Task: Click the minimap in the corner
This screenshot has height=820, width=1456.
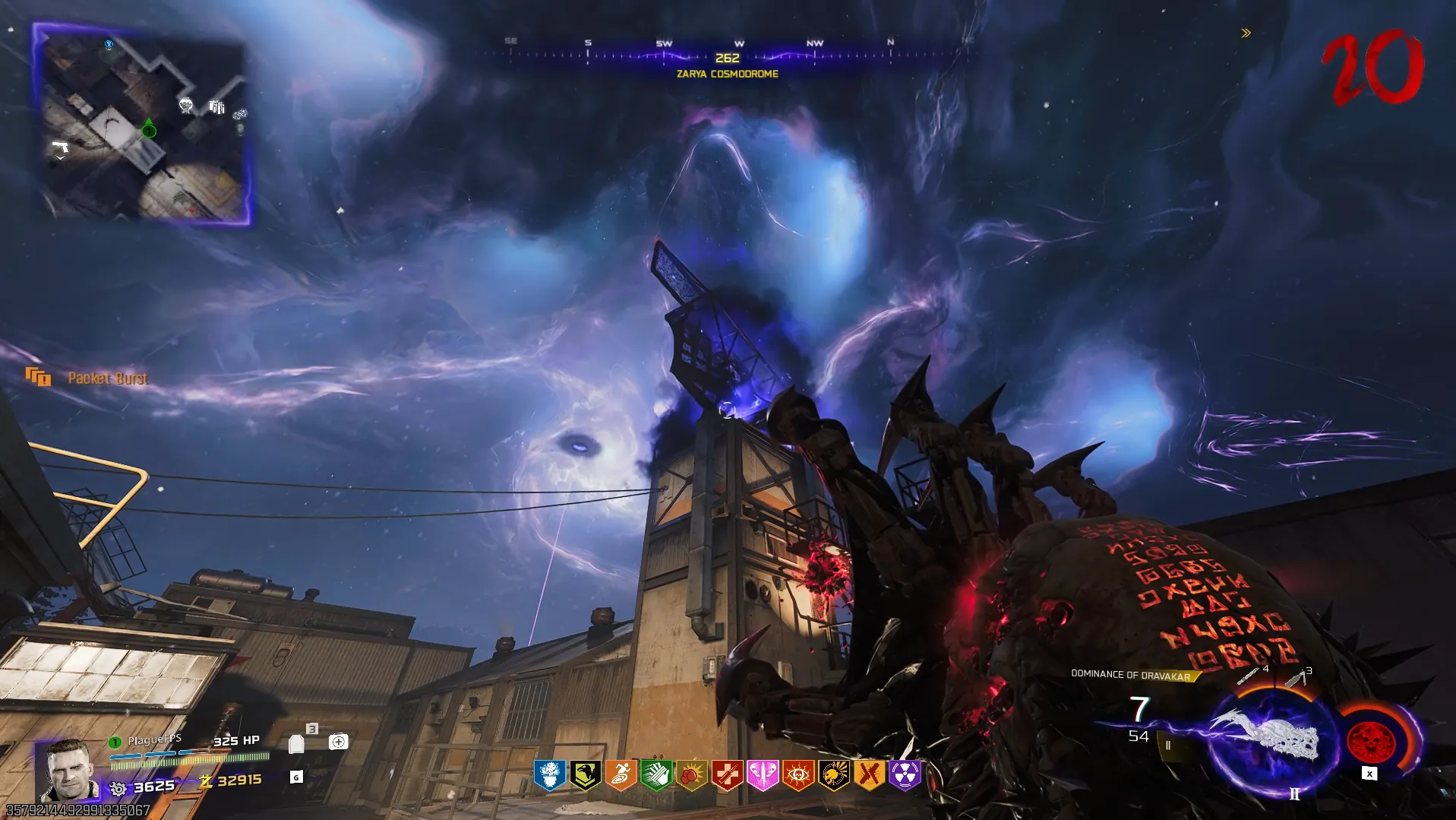Action: (143, 124)
